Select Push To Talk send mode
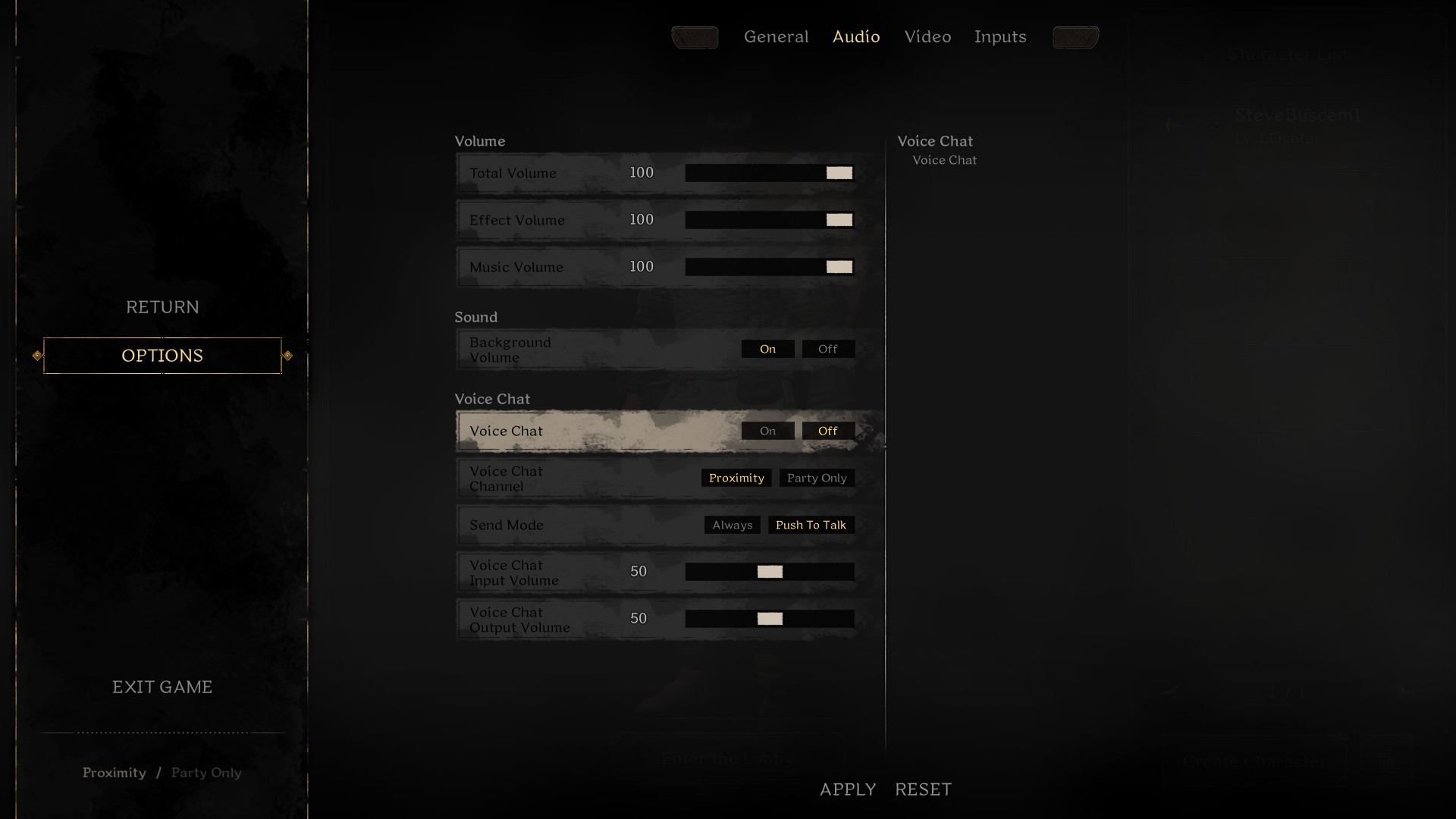This screenshot has width=1456, height=819. (811, 525)
